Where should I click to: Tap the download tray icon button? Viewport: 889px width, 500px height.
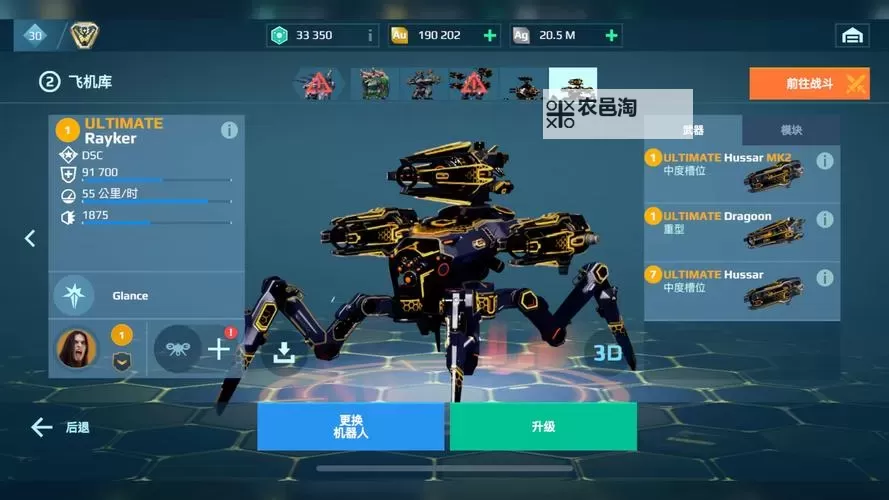(284, 352)
